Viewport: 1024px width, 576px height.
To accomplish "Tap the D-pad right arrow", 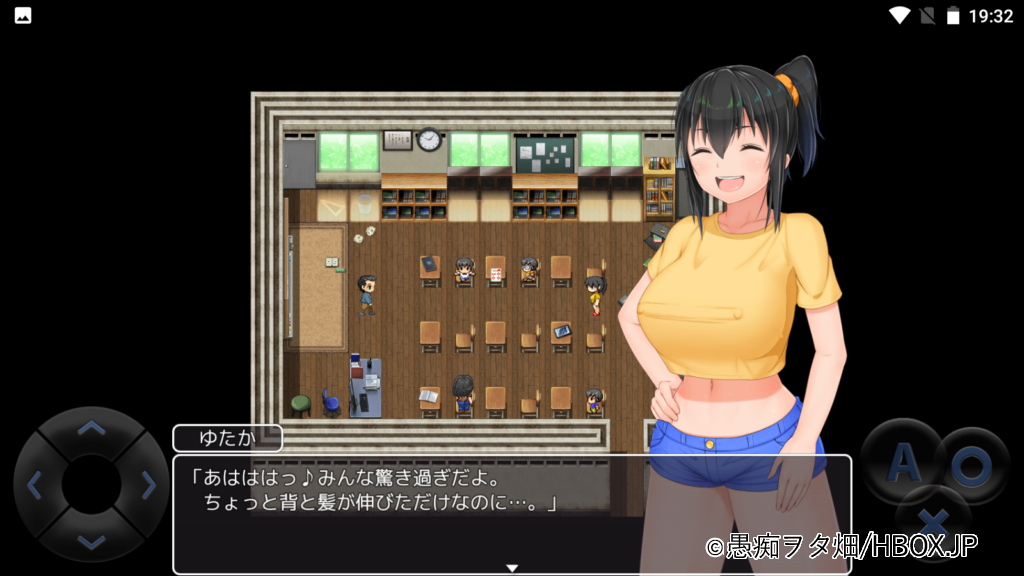I will [x=148, y=486].
